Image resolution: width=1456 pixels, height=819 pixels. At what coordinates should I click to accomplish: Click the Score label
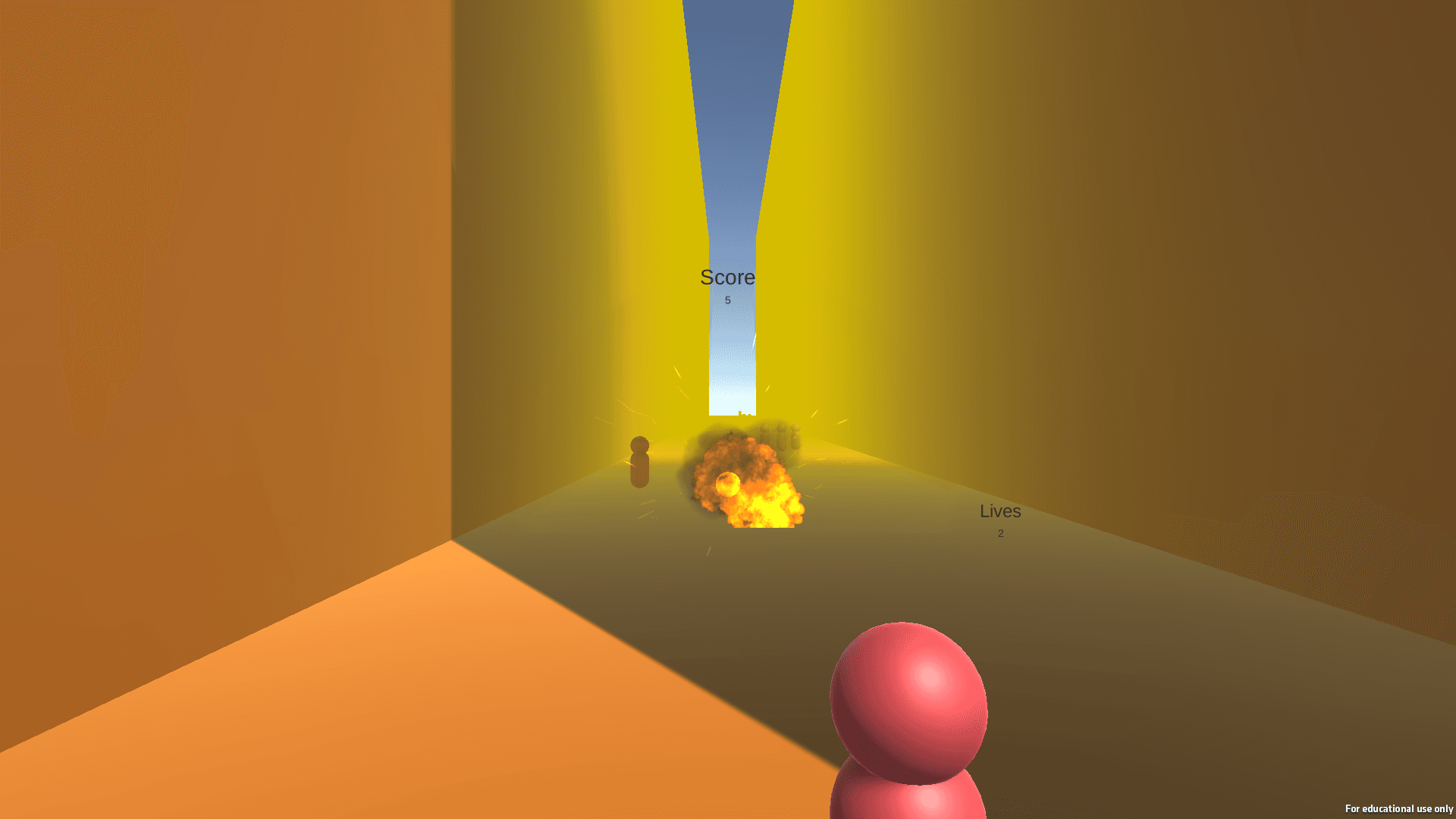pos(726,278)
